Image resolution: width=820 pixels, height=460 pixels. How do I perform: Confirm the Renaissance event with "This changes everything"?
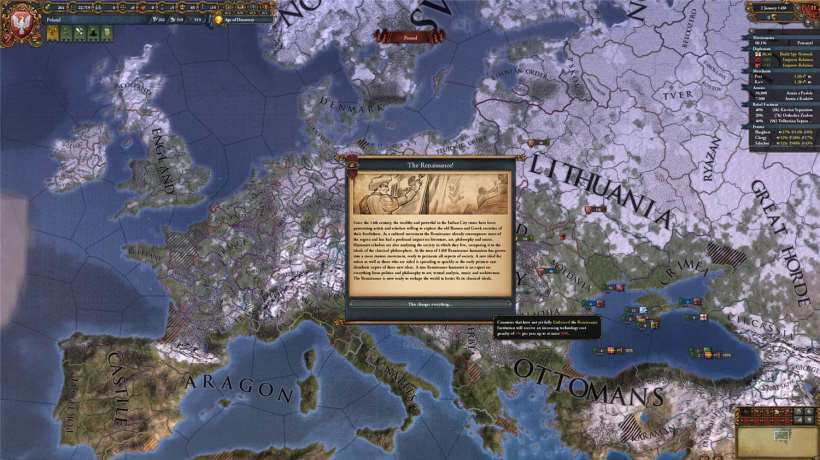coord(430,303)
